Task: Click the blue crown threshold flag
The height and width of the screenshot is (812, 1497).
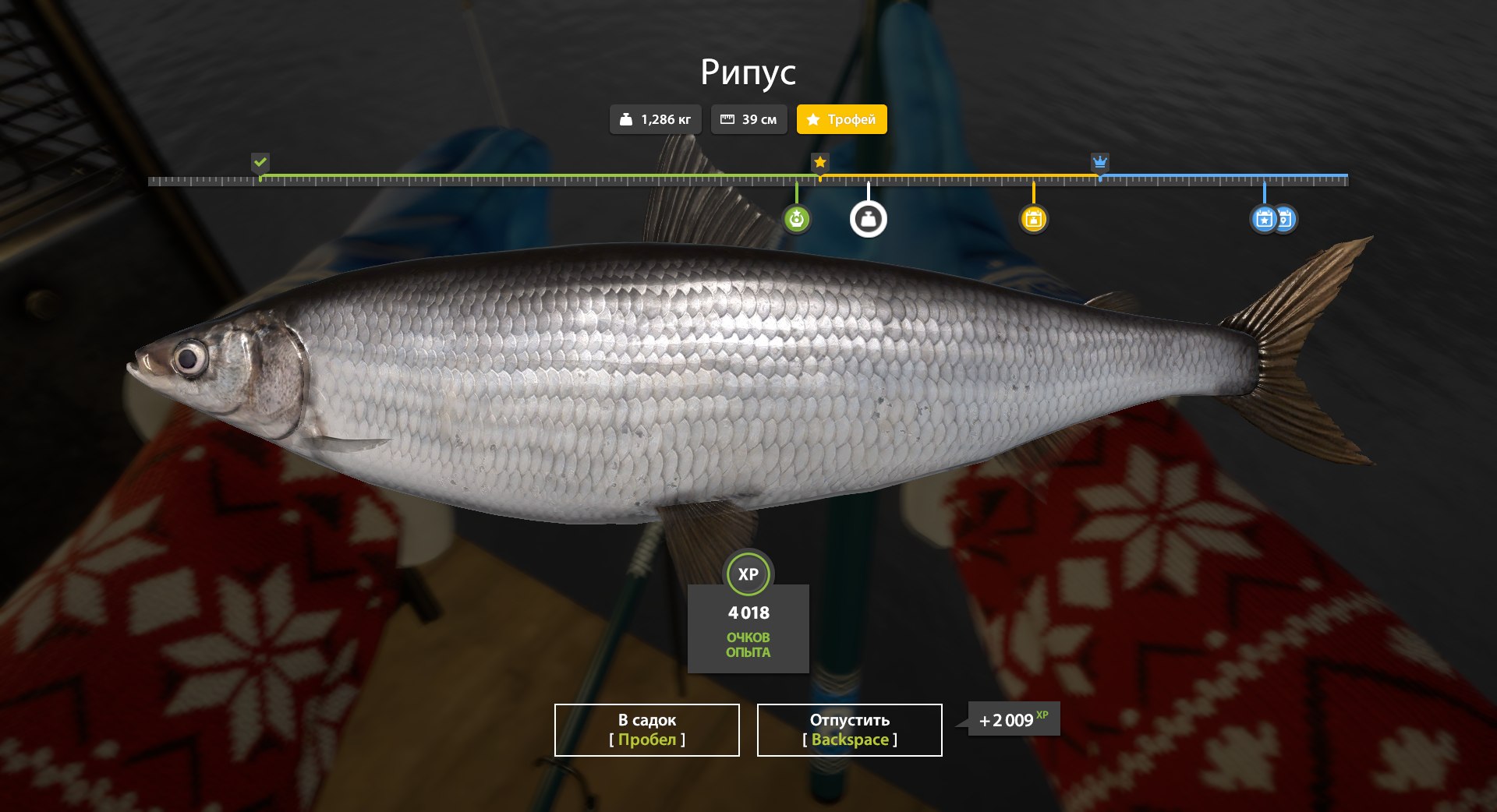Action: tap(1099, 162)
